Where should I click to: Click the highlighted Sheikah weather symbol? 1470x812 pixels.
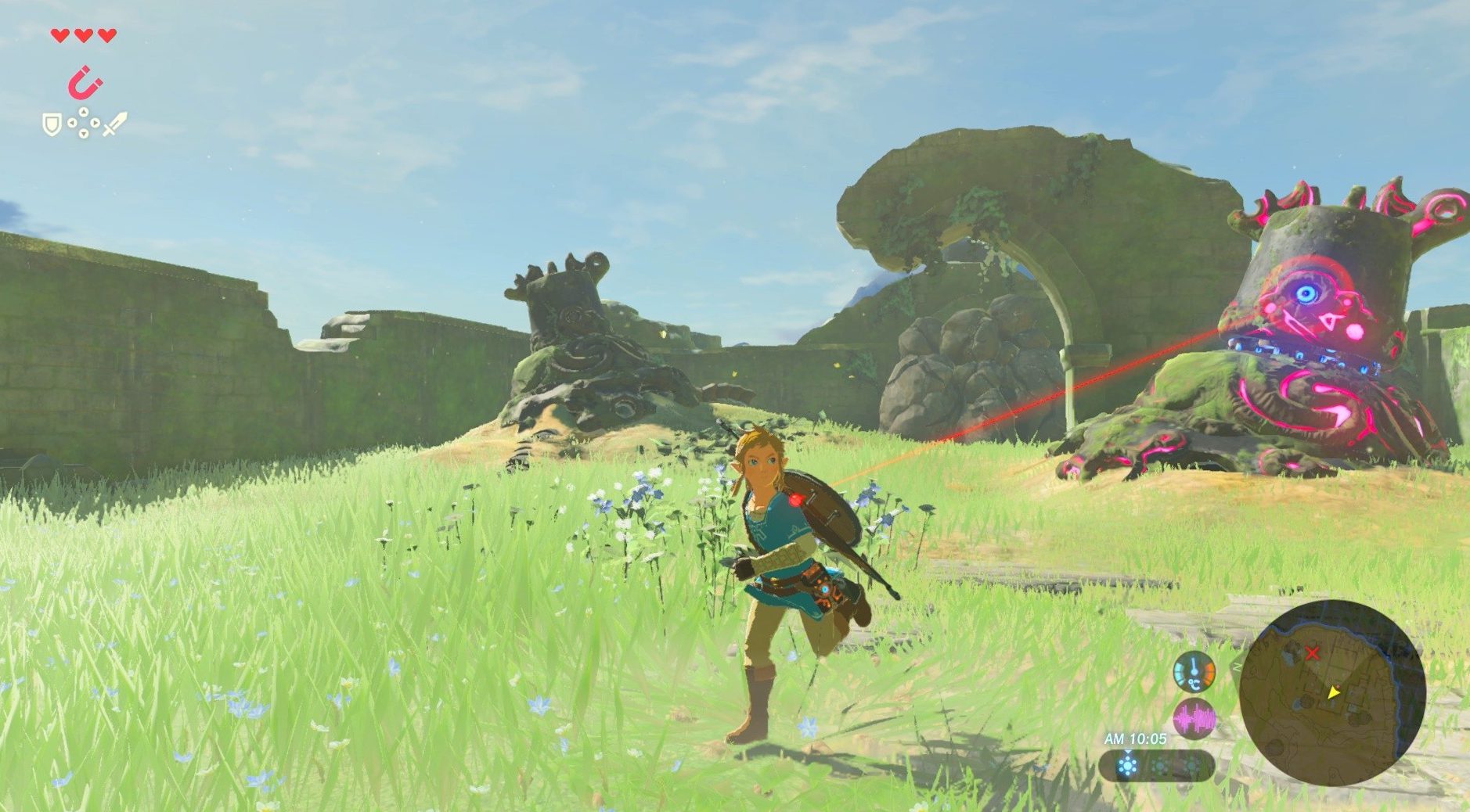tap(1127, 764)
